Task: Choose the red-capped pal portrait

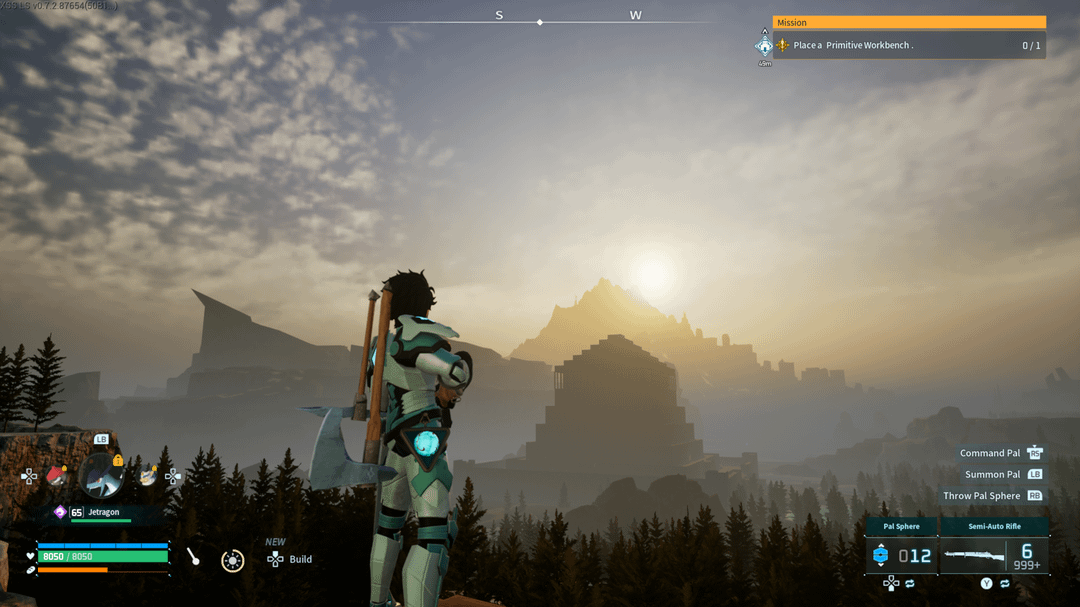Action: (x=56, y=476)
